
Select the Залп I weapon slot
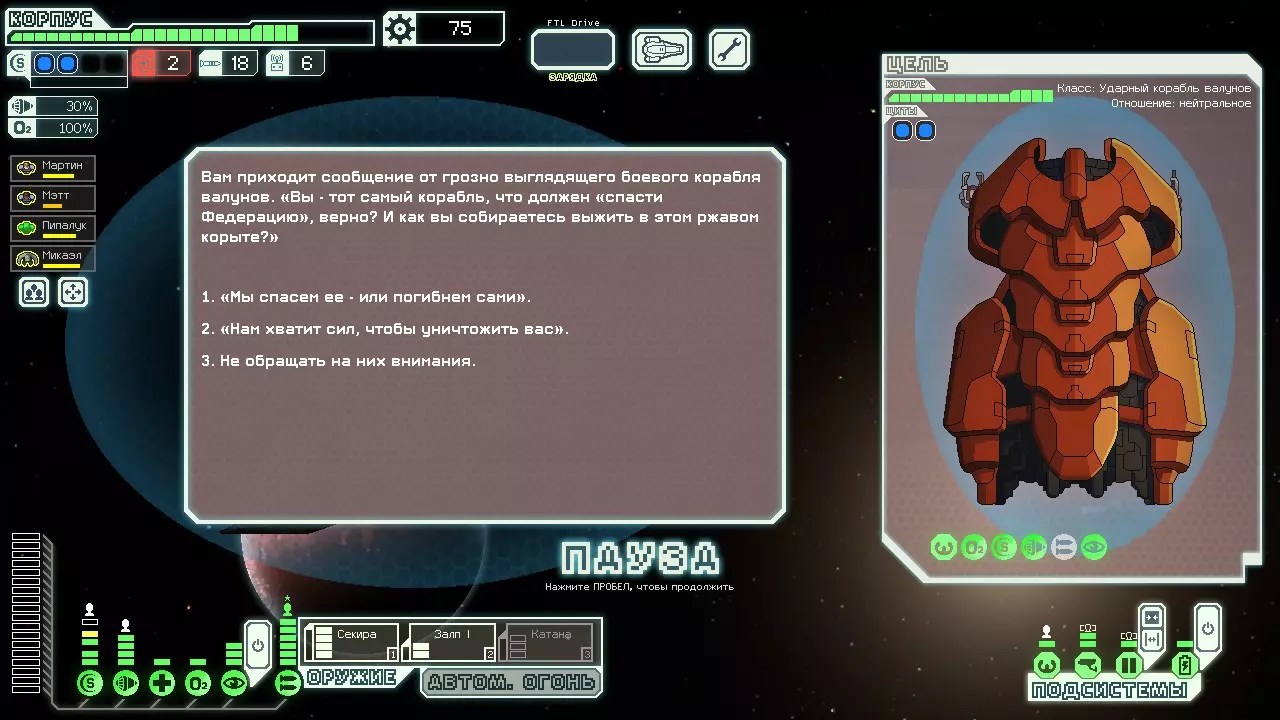click(449, 642)
